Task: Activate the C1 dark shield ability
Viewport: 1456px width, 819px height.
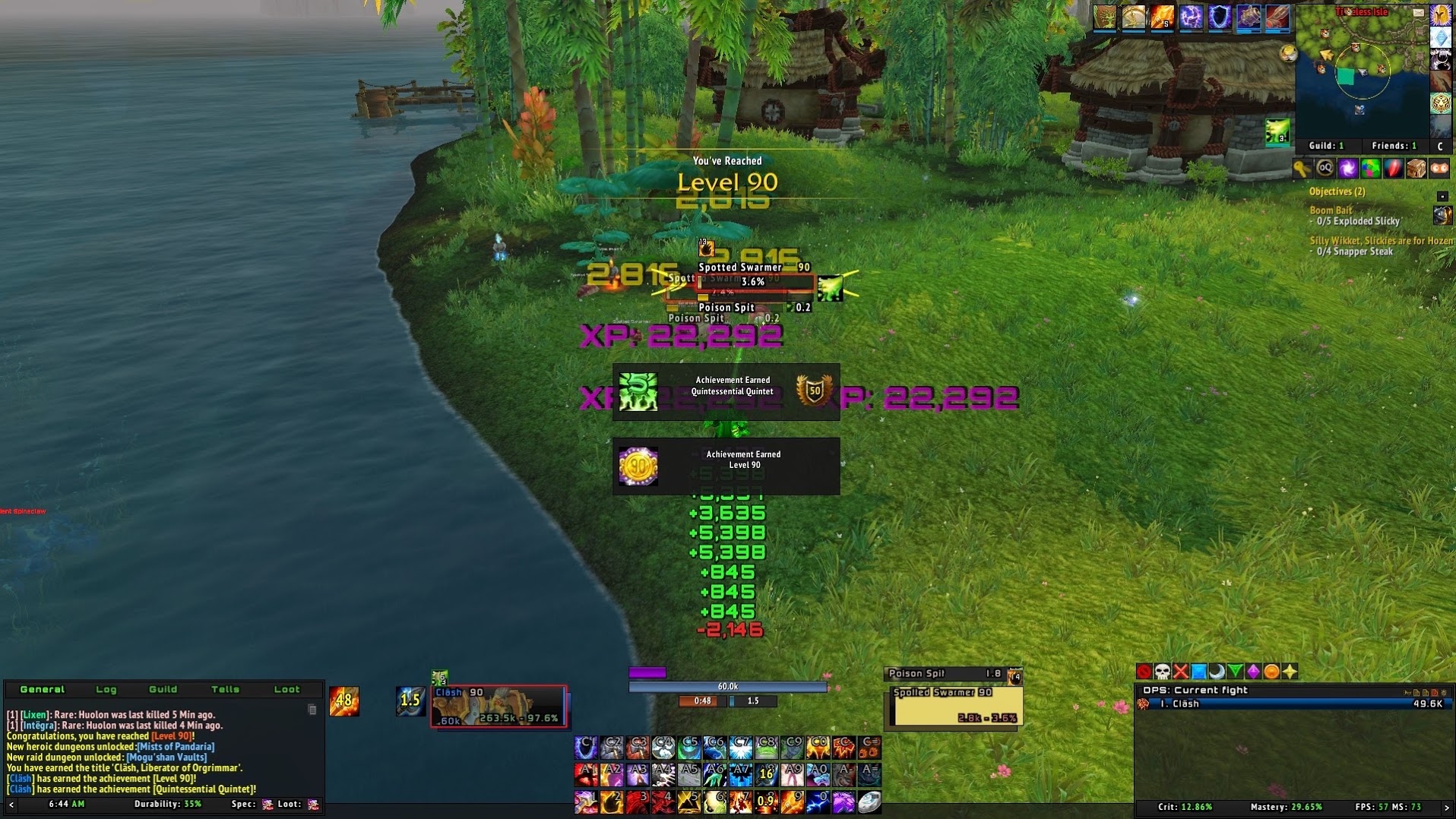Action: click(x=586, y=748)
